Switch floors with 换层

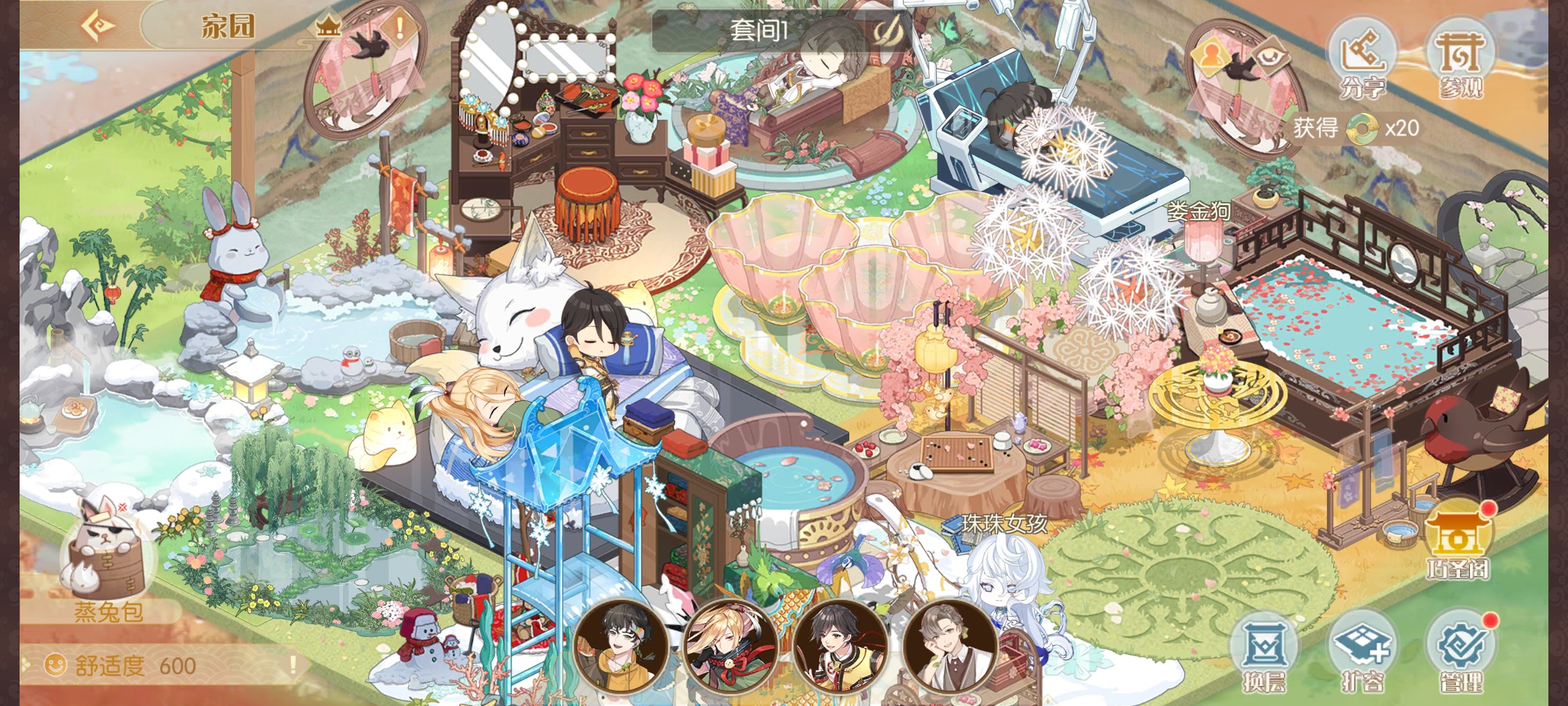(x=1264, y=652)
